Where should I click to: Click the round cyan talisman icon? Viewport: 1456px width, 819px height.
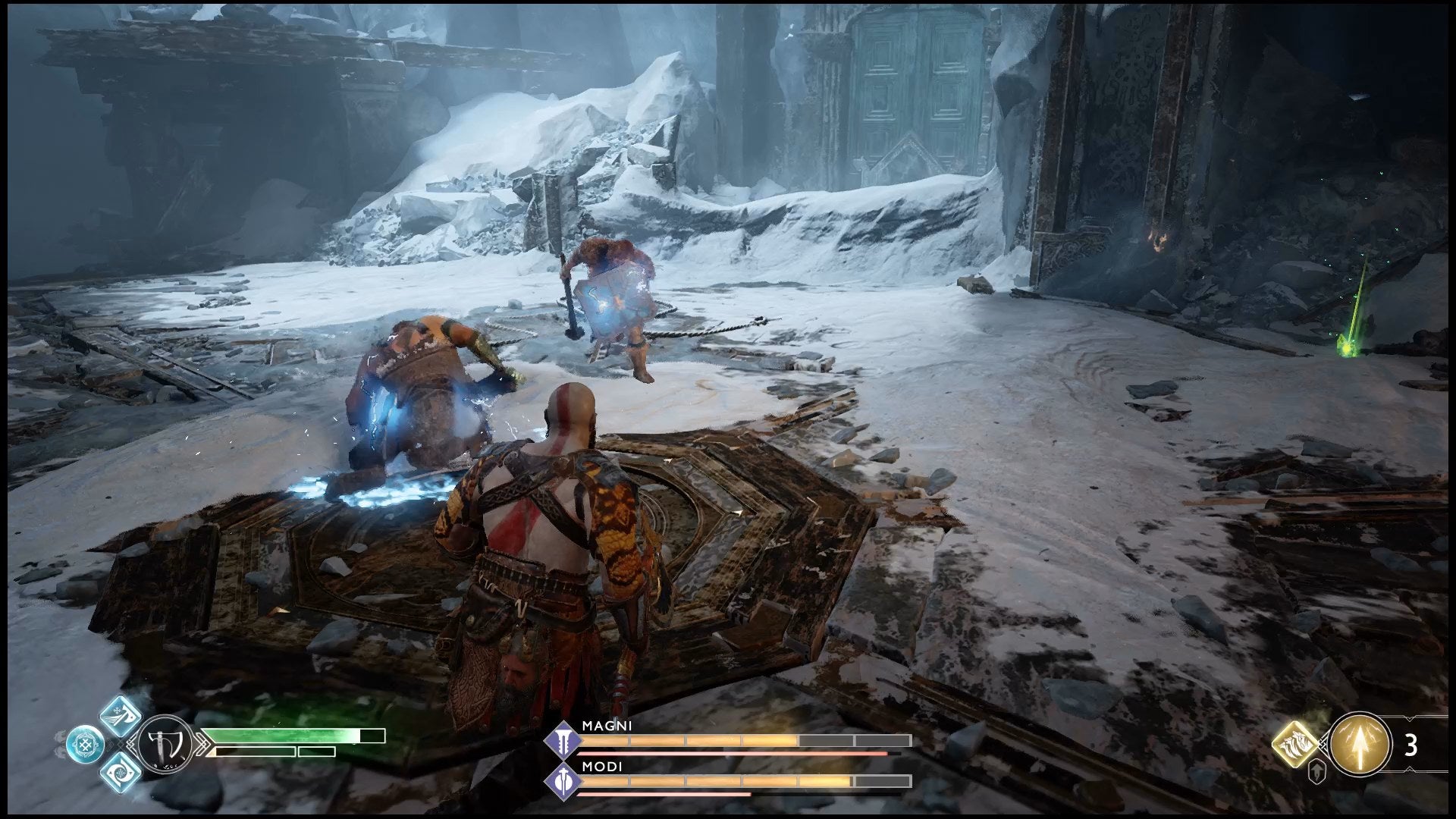[84, 744]
